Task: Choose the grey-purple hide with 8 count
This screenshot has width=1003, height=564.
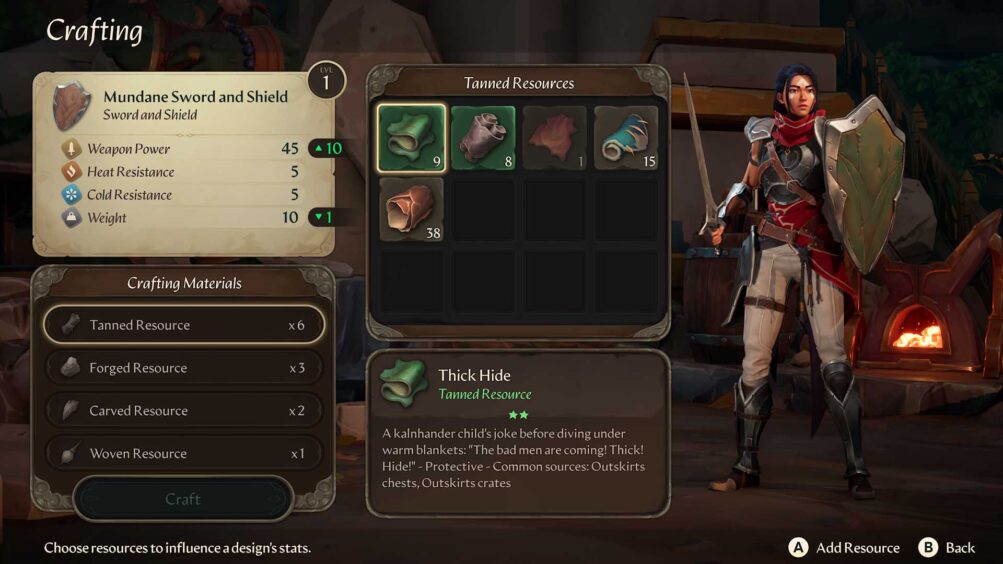Action: click(x=483, y=137)
